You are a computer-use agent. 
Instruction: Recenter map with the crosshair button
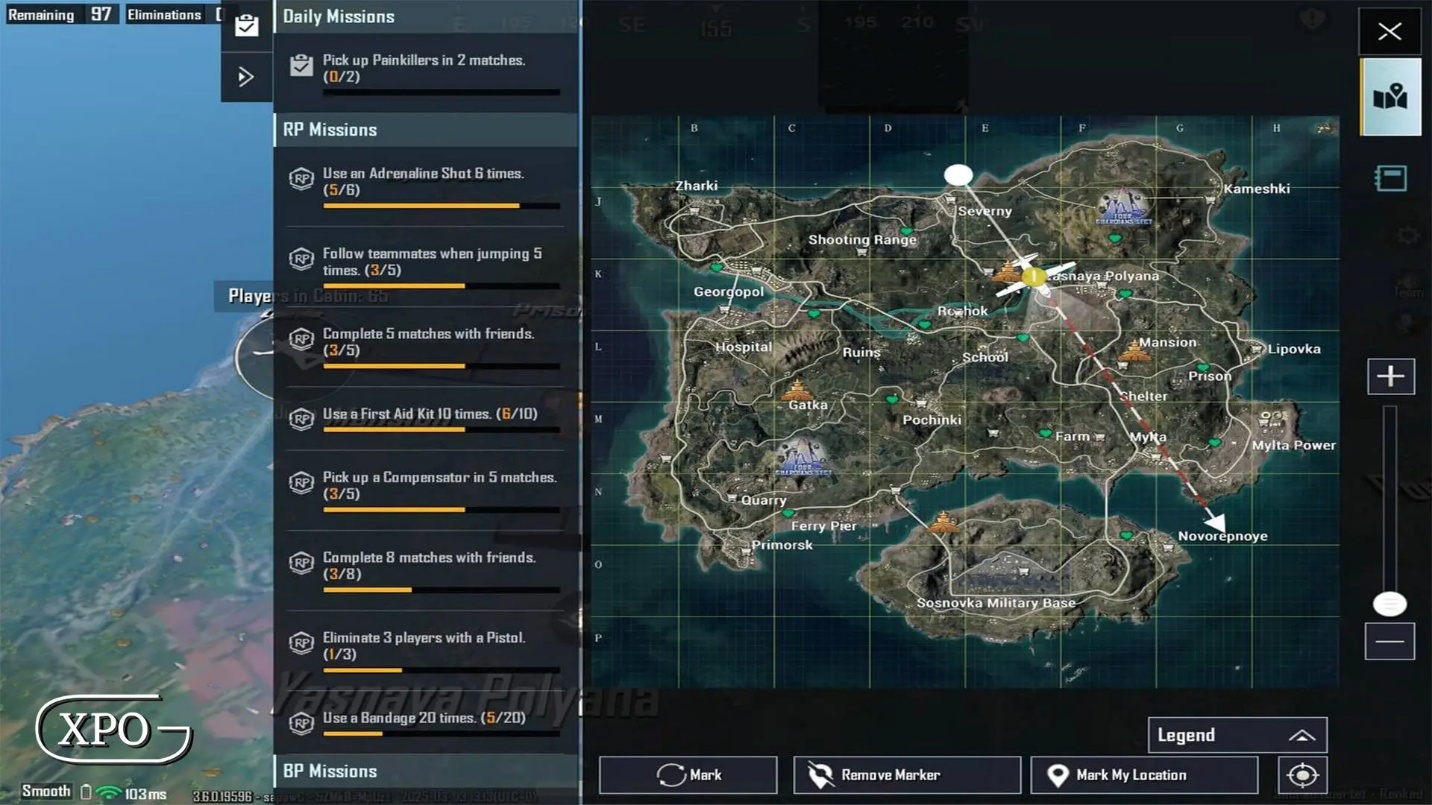pyautogui.click(x=1302, y=775)
